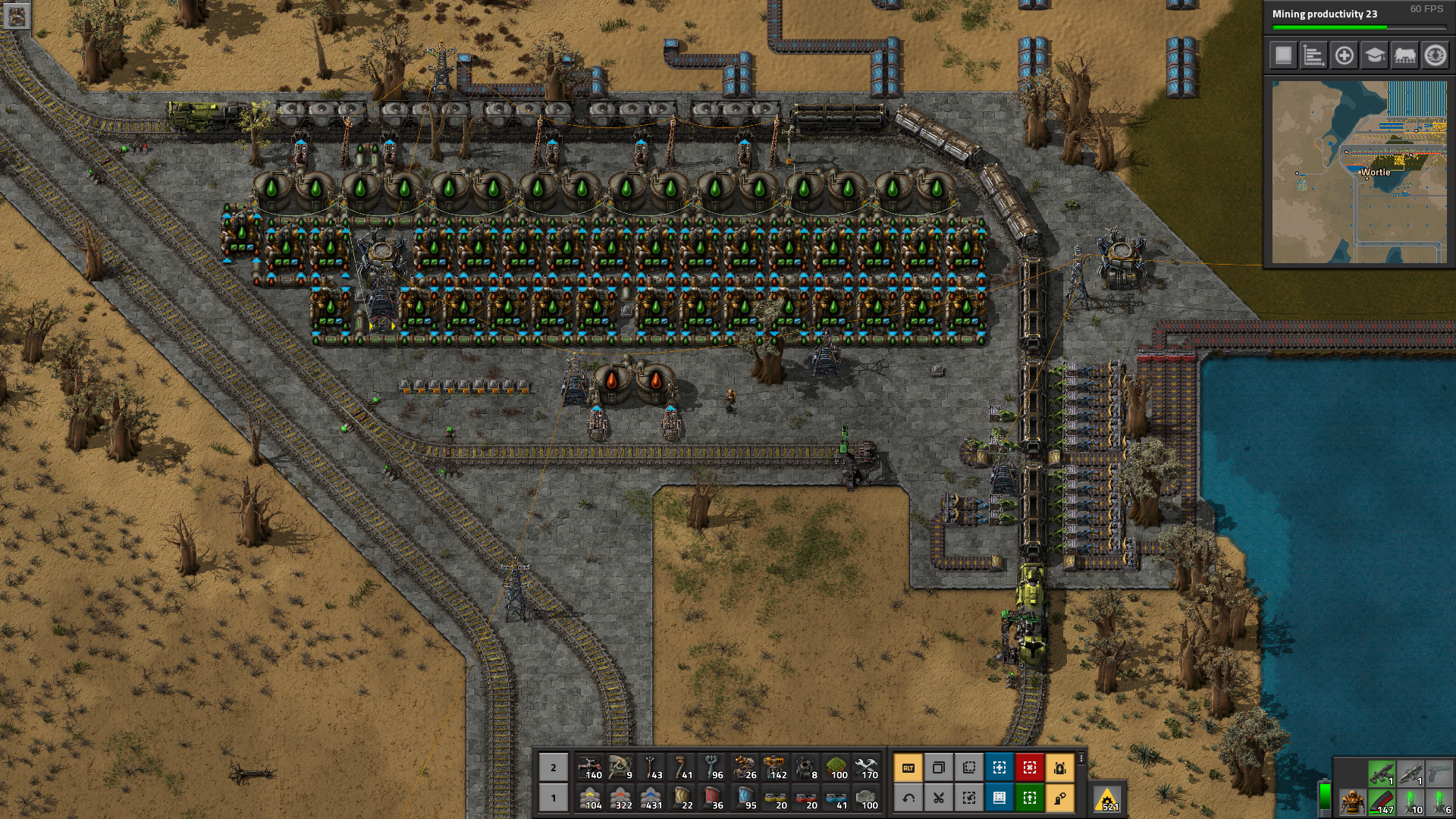Switch the quickbar to page 1
1456x819 pixels.
pos(553,798)
